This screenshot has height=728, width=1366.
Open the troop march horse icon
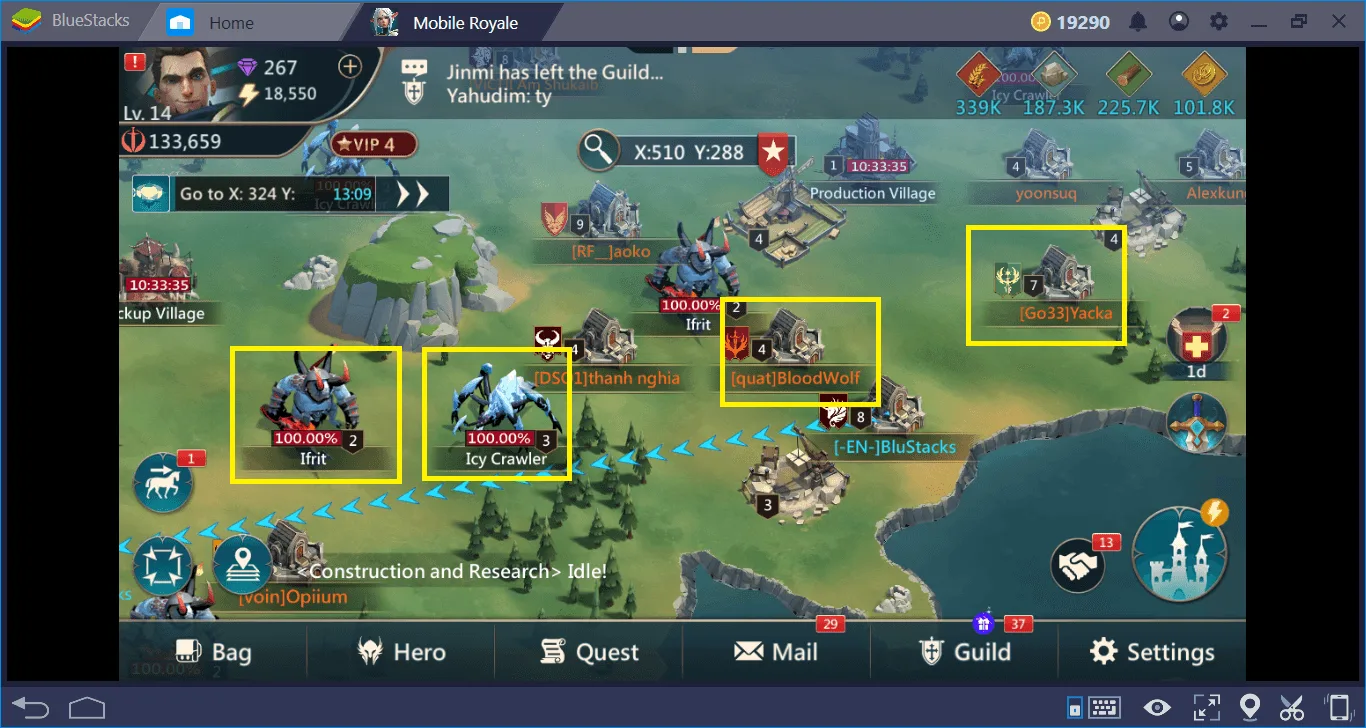[x=163, y=482]
